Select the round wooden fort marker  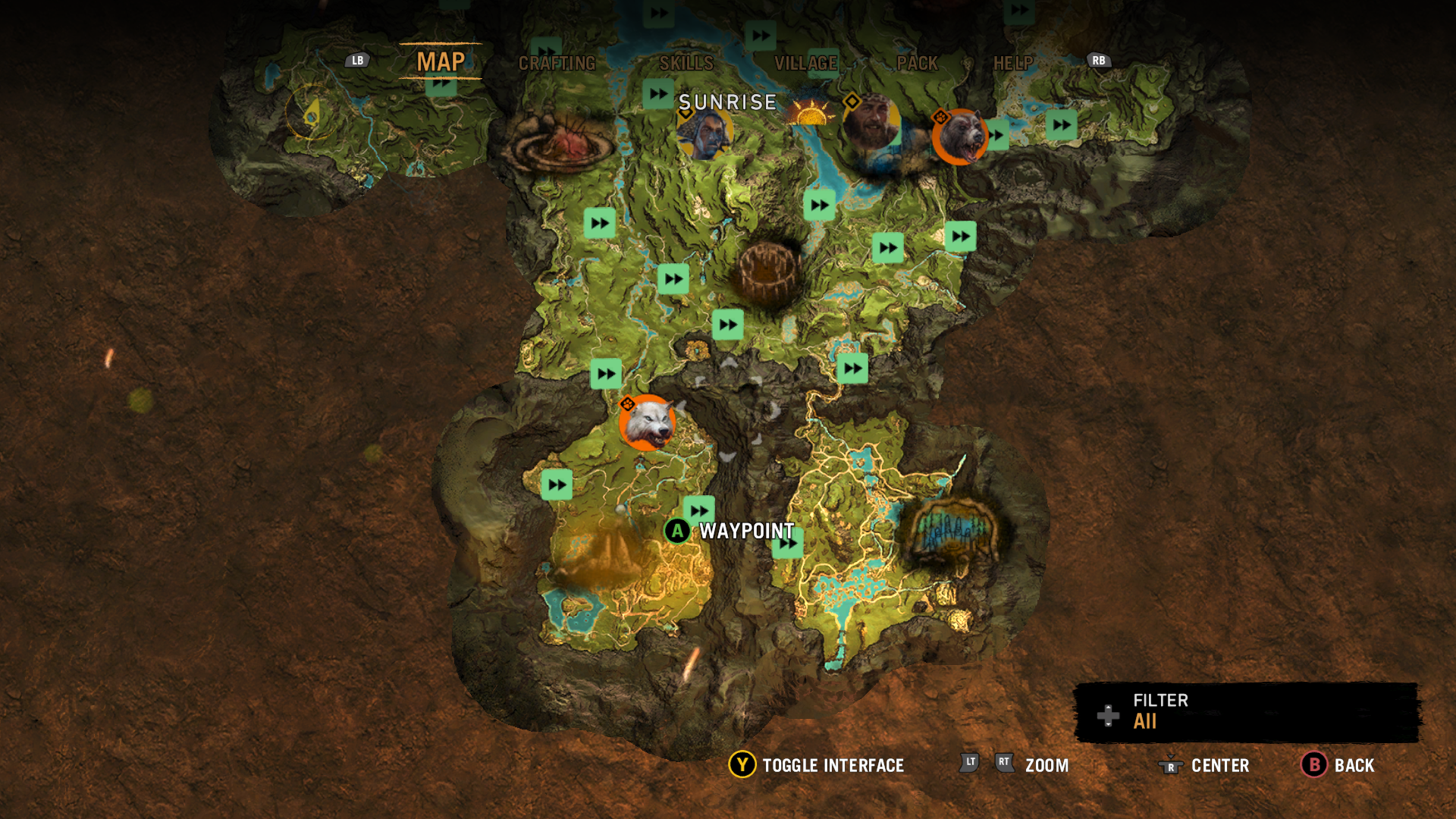click(x=768, y=271)
